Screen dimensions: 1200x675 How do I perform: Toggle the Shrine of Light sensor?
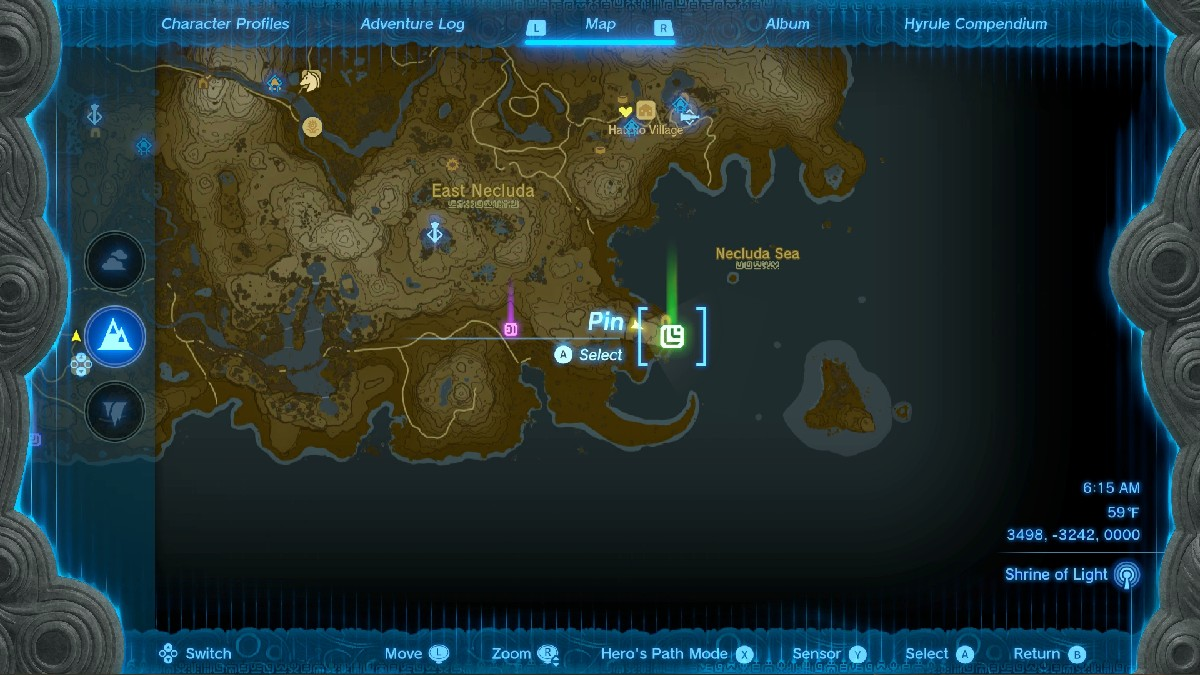click(x=1127, y=575)
